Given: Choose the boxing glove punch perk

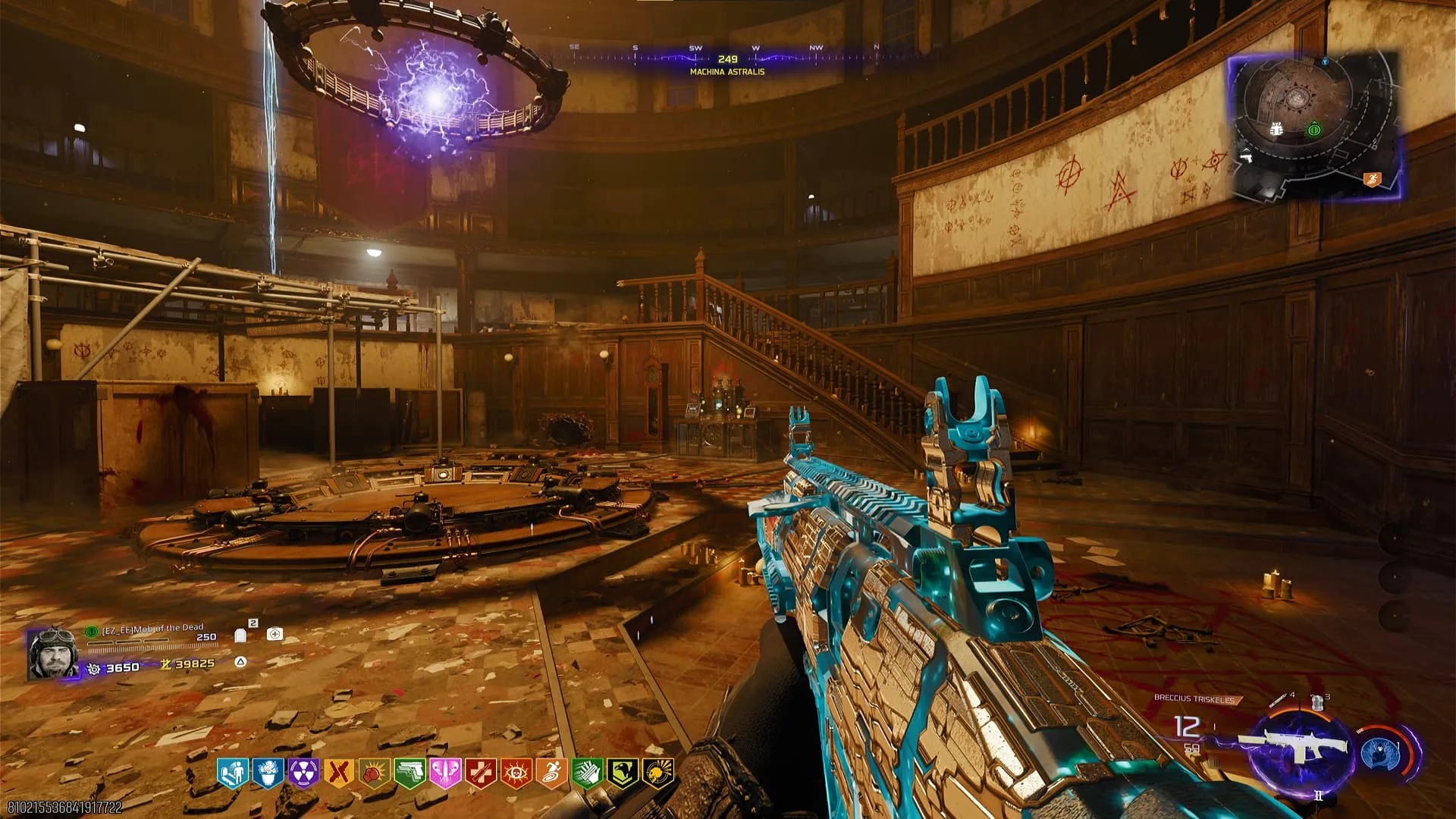Looking at the screenshot, I should click(375, 773).
